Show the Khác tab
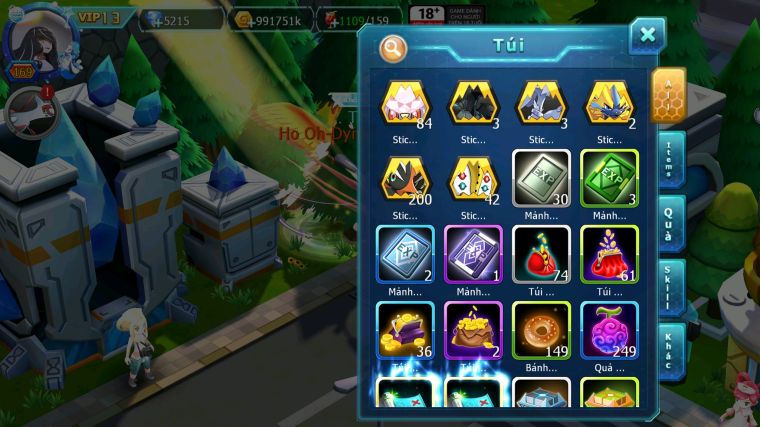760x427 pixels. pyautogui.click(x=670, y=349)
